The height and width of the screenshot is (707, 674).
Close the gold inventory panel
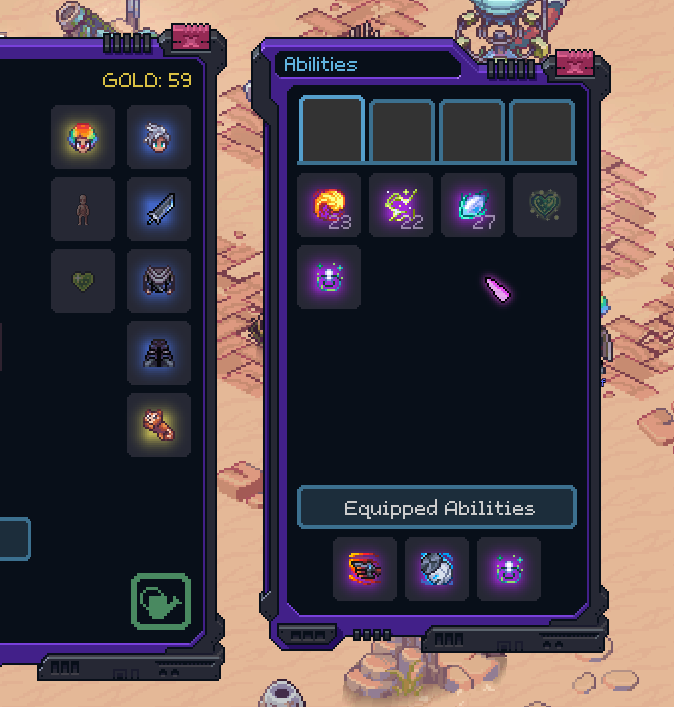[188, 39]
